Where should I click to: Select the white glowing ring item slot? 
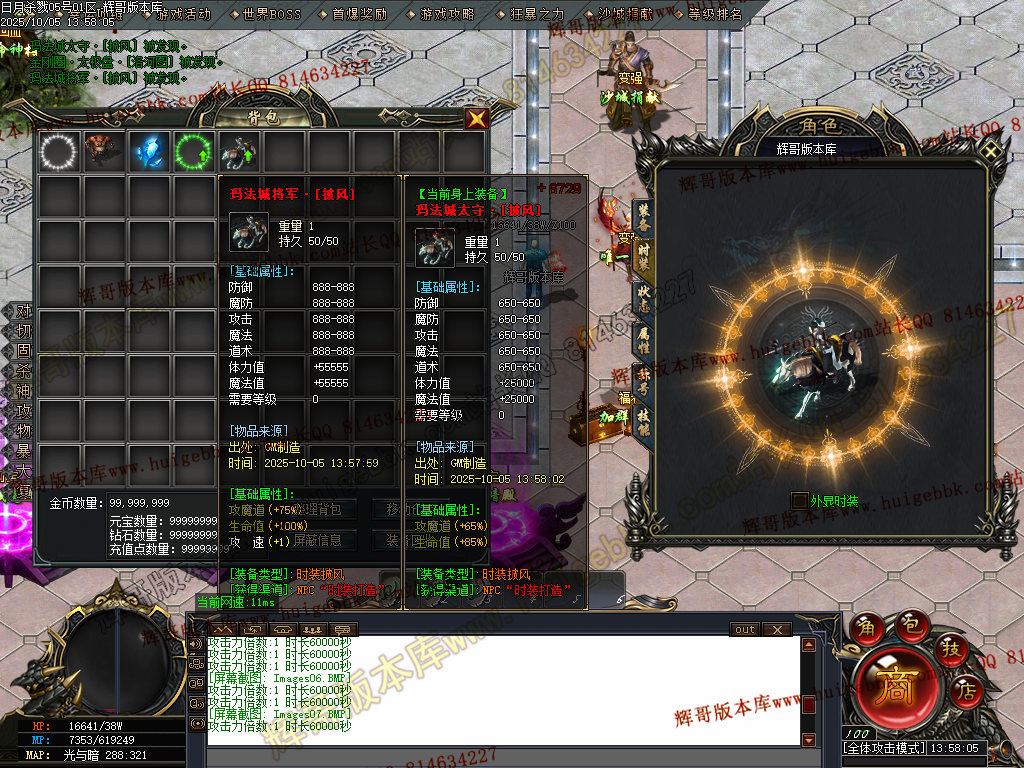(58, 152)
